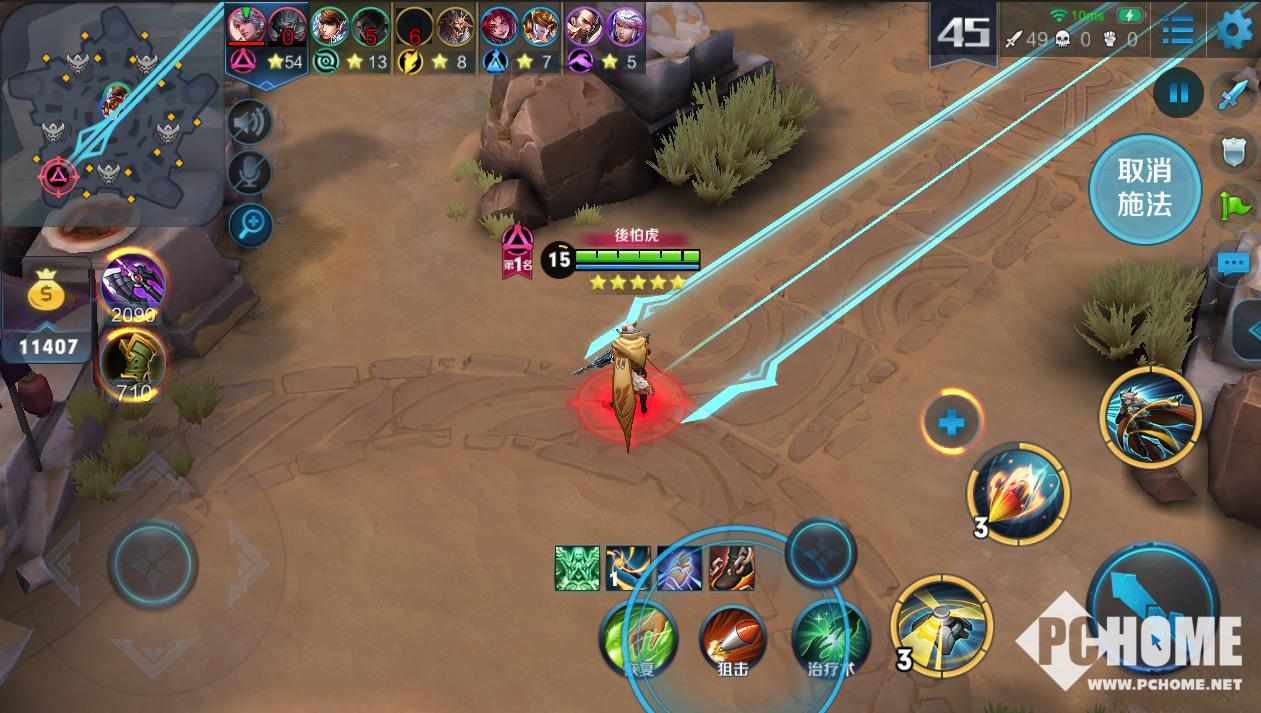Toggle the microphone voice button
1261x713 pixels.
(x=250, y=173)
